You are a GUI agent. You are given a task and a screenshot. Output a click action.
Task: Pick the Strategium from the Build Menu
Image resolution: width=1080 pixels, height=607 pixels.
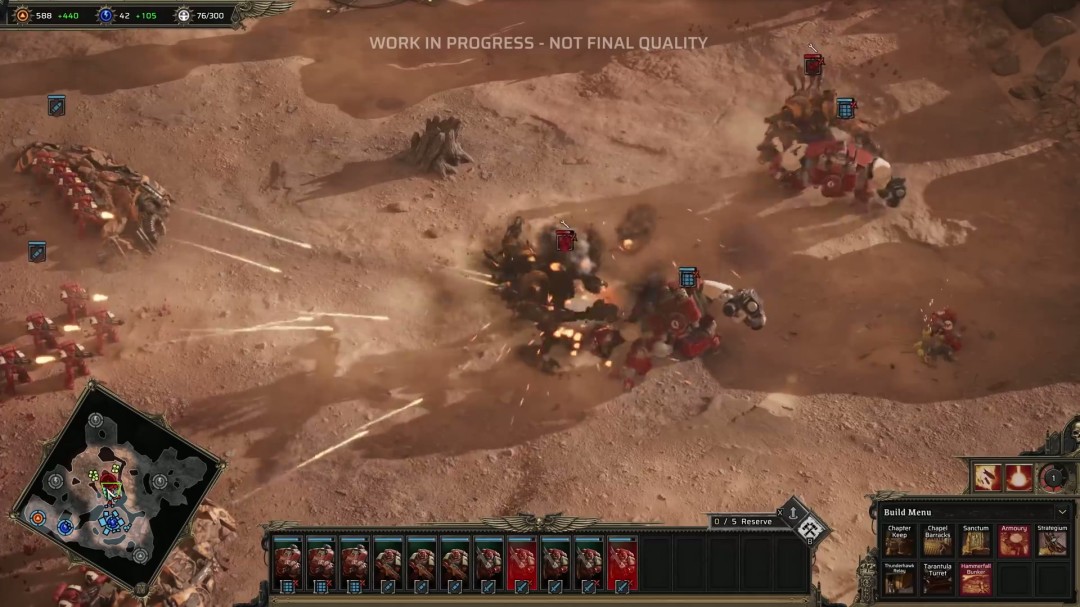[1051, 541]
